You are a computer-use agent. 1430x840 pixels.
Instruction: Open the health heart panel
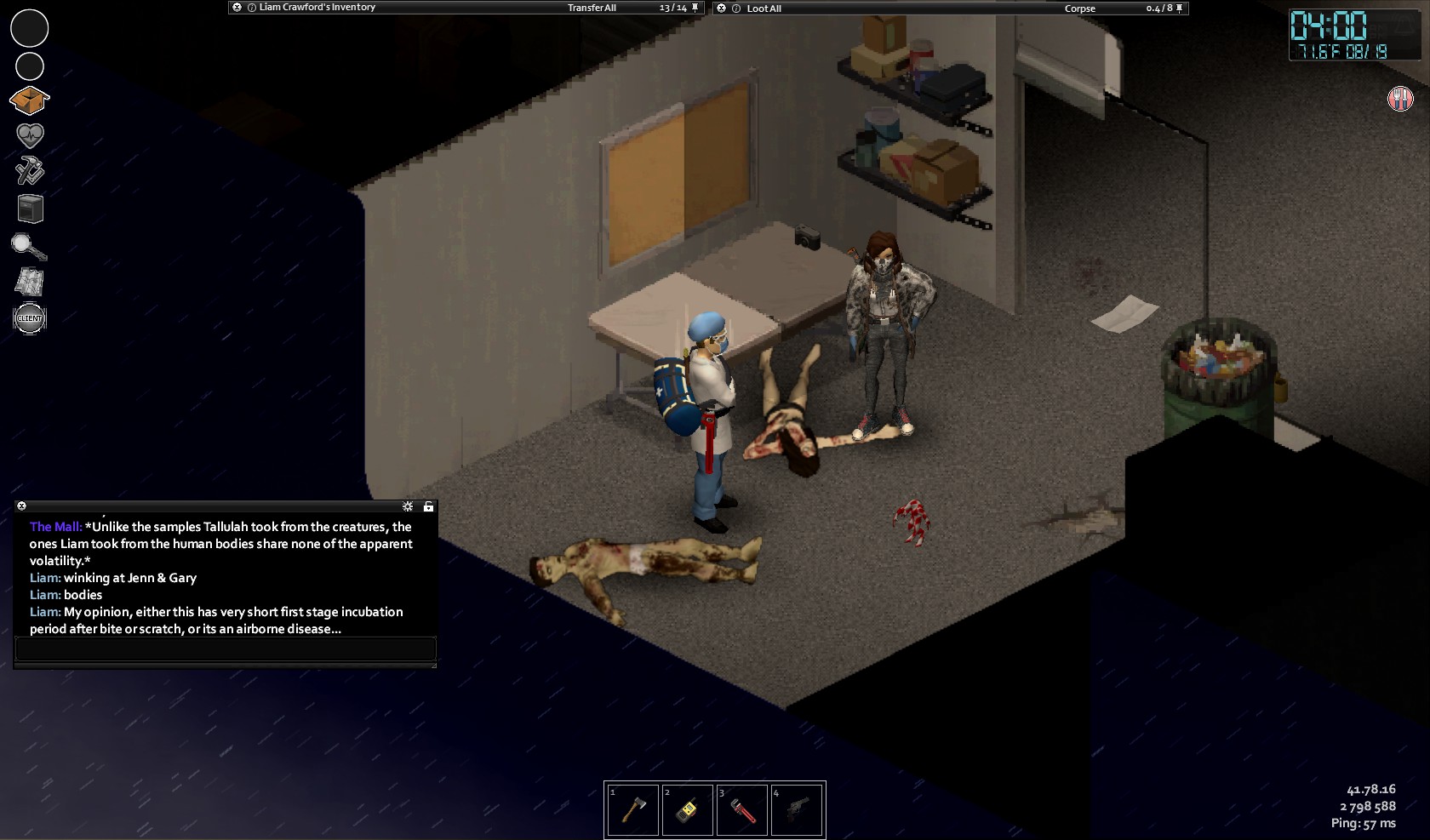(x=30, y=135)
